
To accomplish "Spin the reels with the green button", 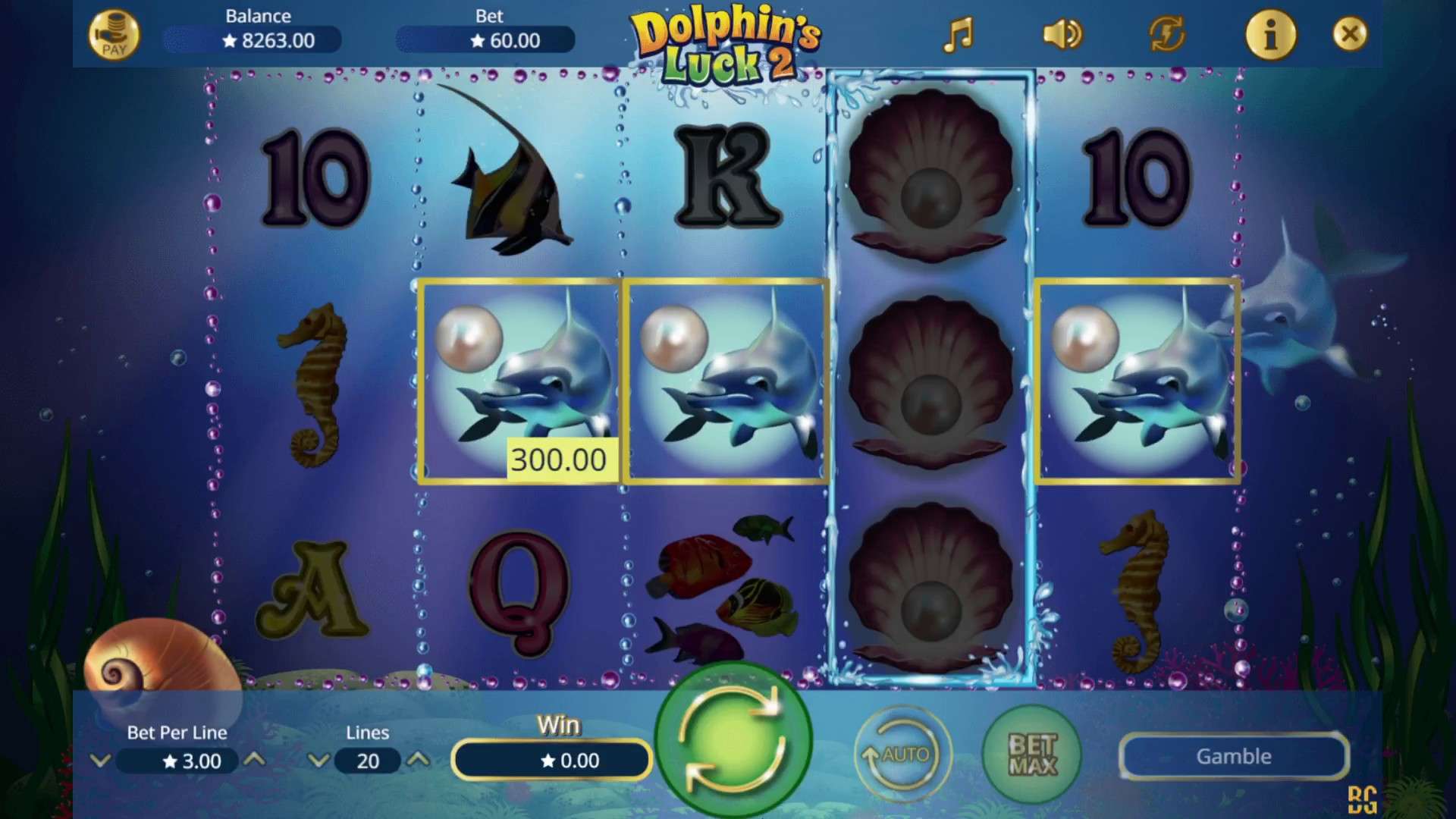I will point(733,739).
